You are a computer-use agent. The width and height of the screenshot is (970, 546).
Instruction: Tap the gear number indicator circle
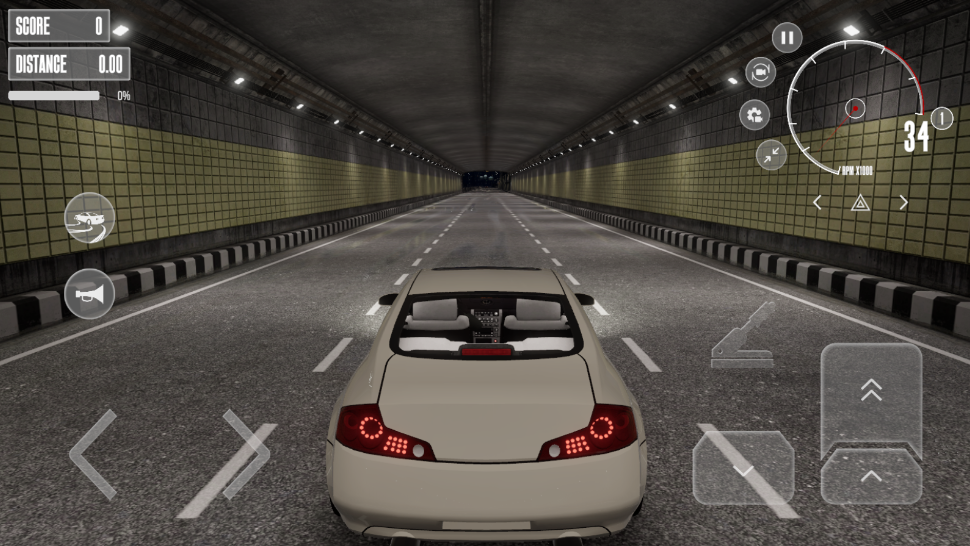[x=942, y=118]
